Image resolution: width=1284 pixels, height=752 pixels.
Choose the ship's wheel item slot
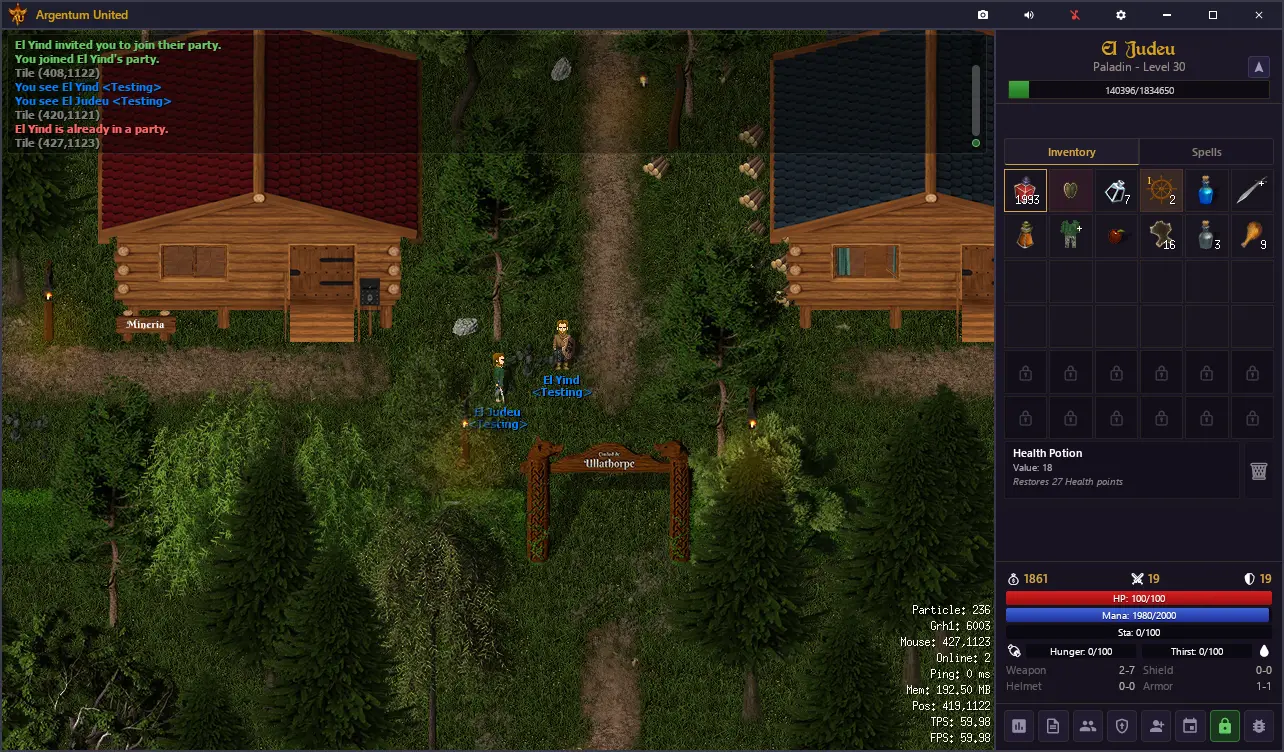1161,190
